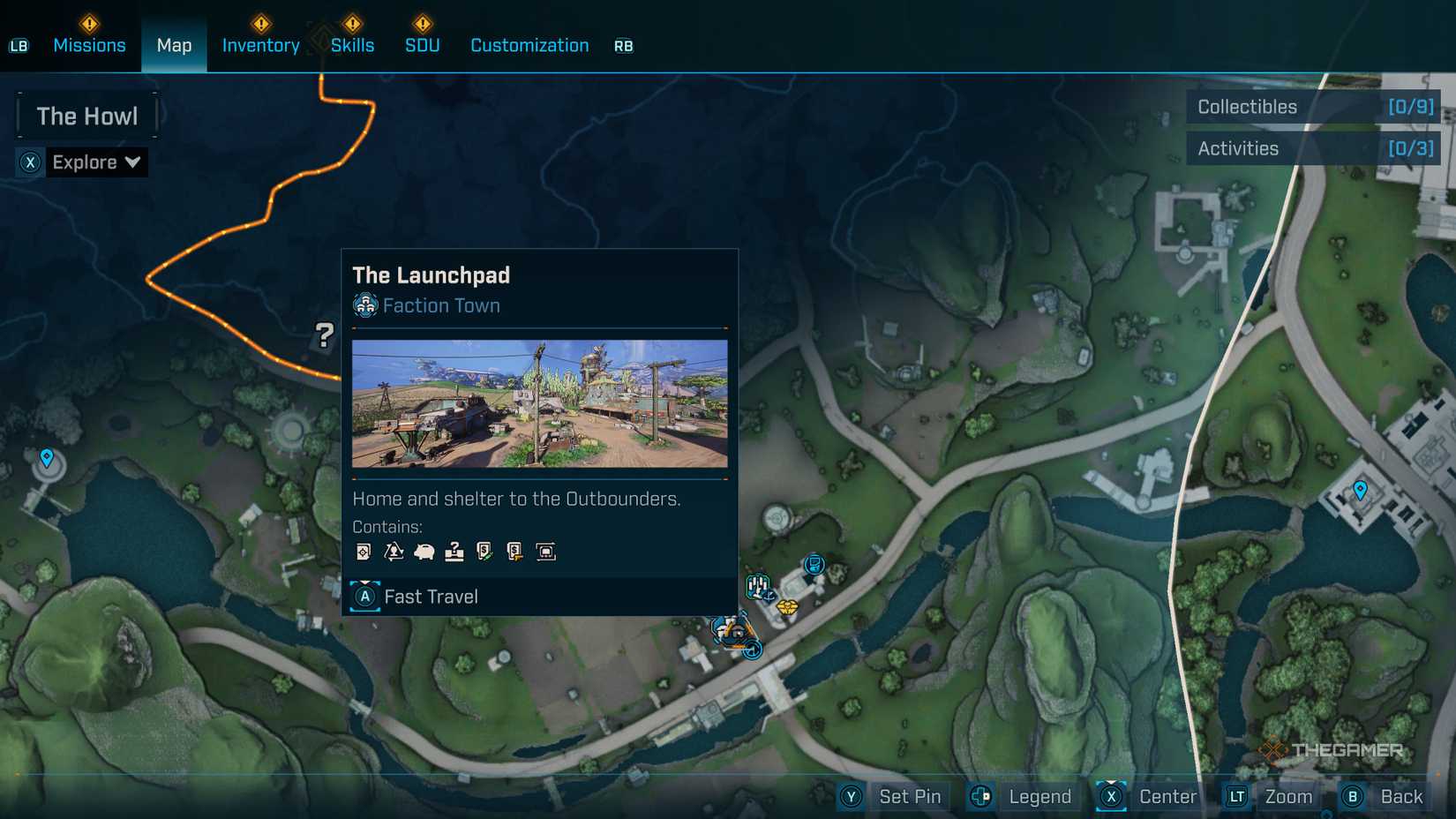Screen dimensions: 1456x819
Task: Expand the Activities entry showing 0/3
Action: (x=1314, y=147)
